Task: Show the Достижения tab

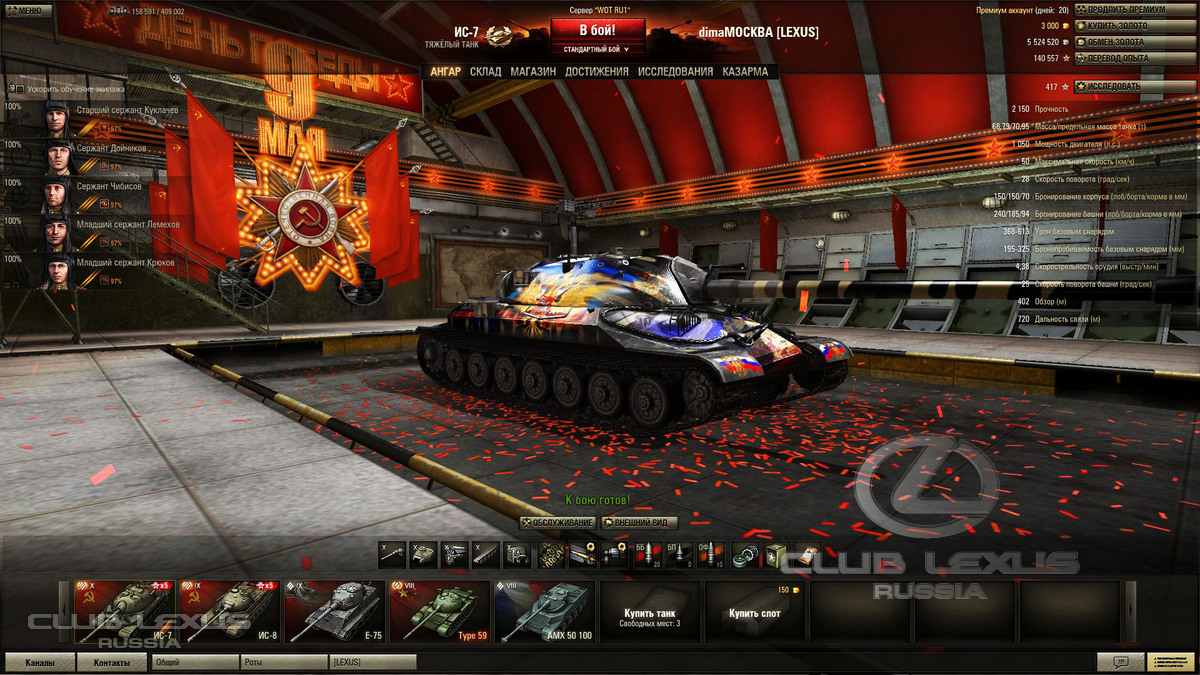Action: 596,72
